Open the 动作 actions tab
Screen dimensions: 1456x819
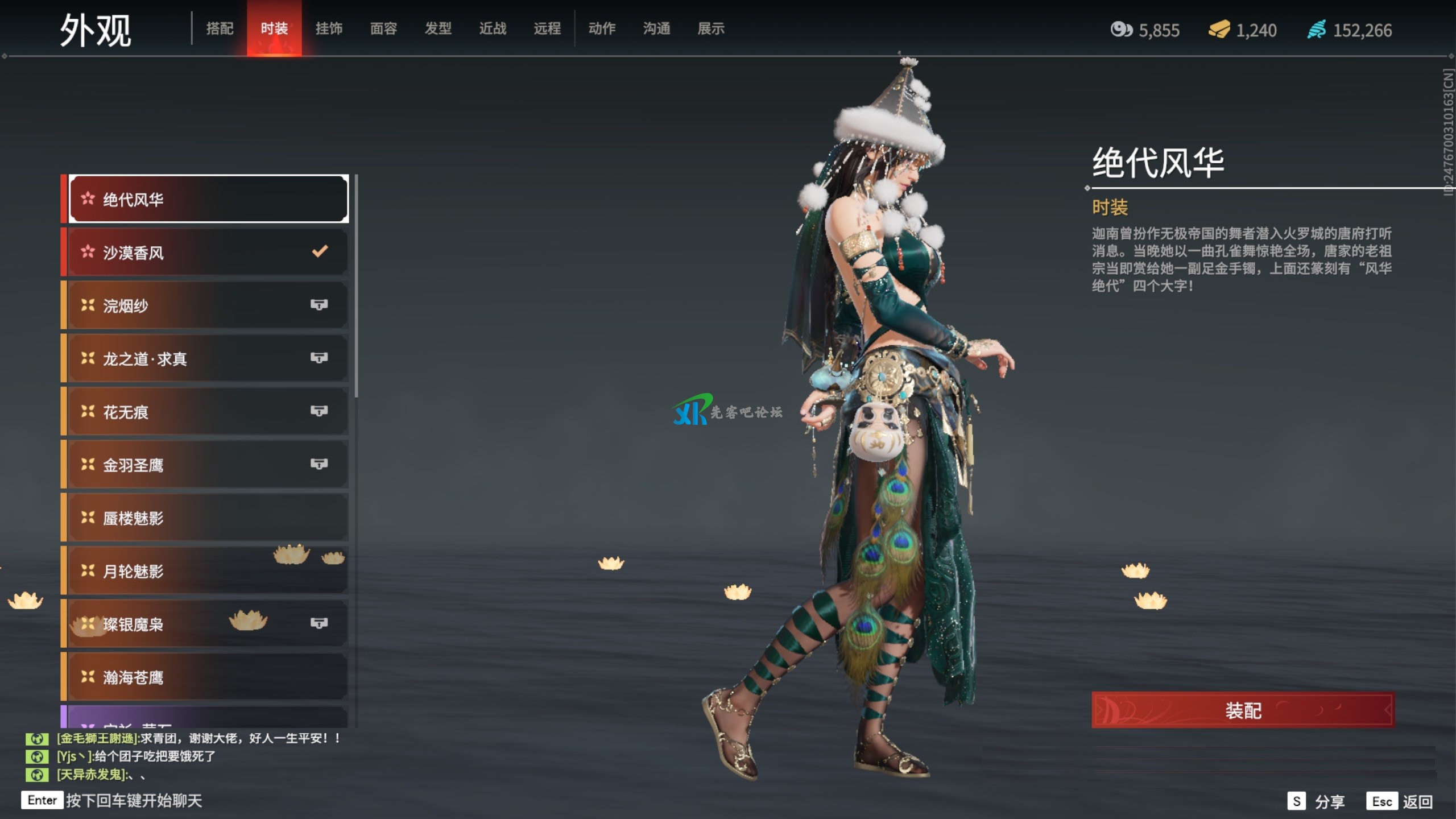(x=602, y=28)
